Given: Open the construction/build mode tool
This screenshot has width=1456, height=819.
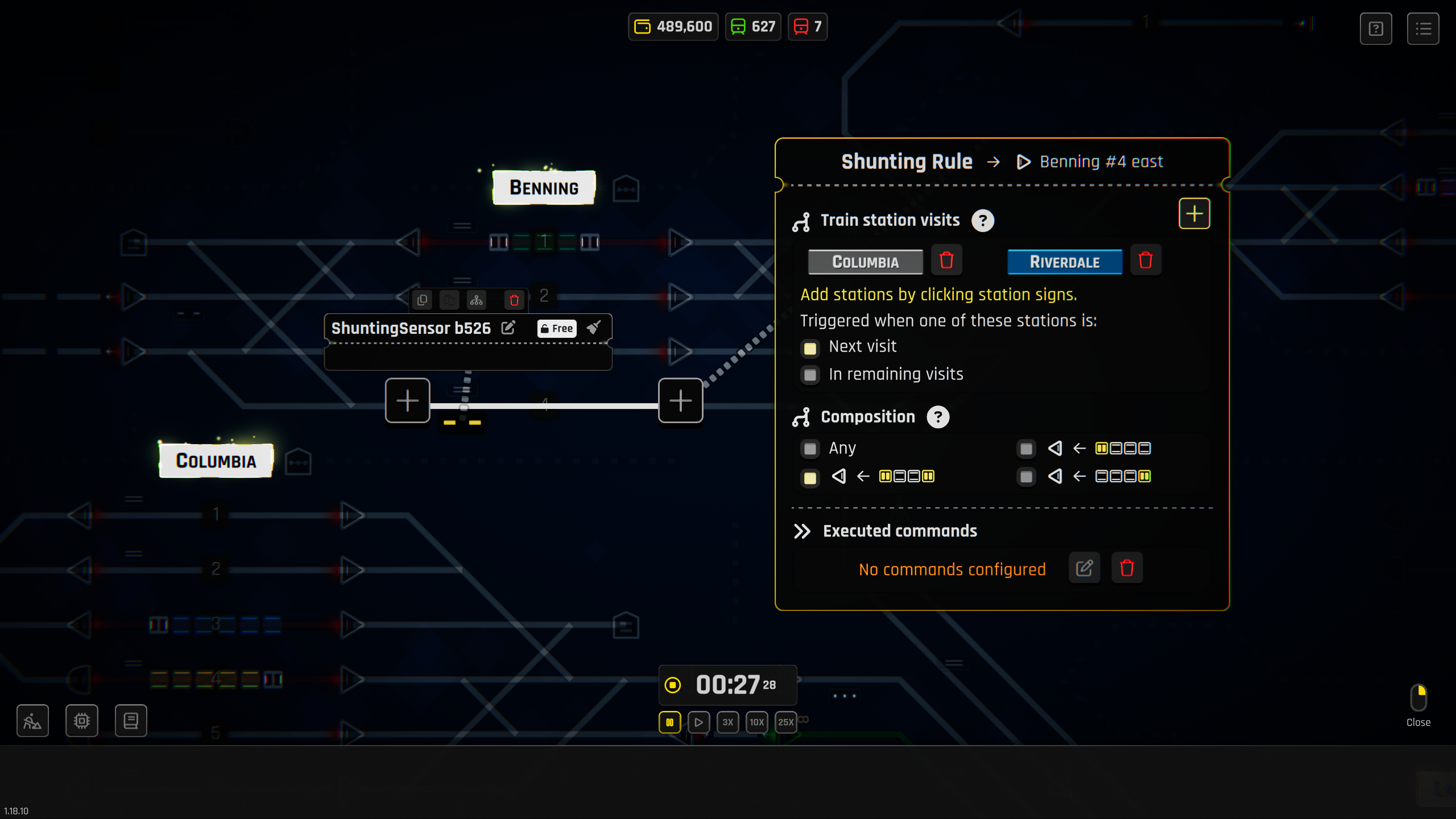Looking at the screenshot, I should tap(32, 721).
